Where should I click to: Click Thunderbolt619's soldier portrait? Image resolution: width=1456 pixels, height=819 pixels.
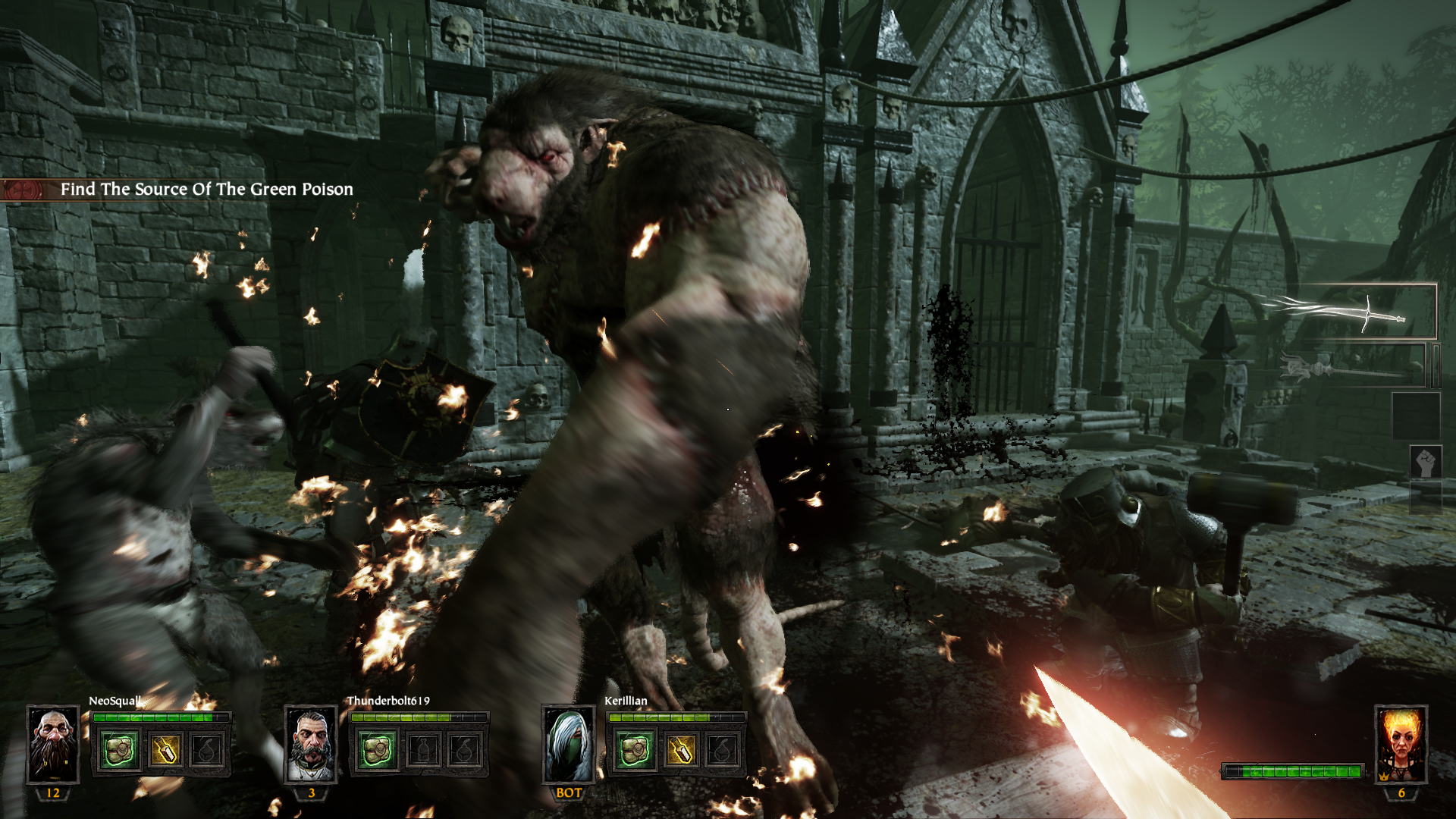(311, 744)
